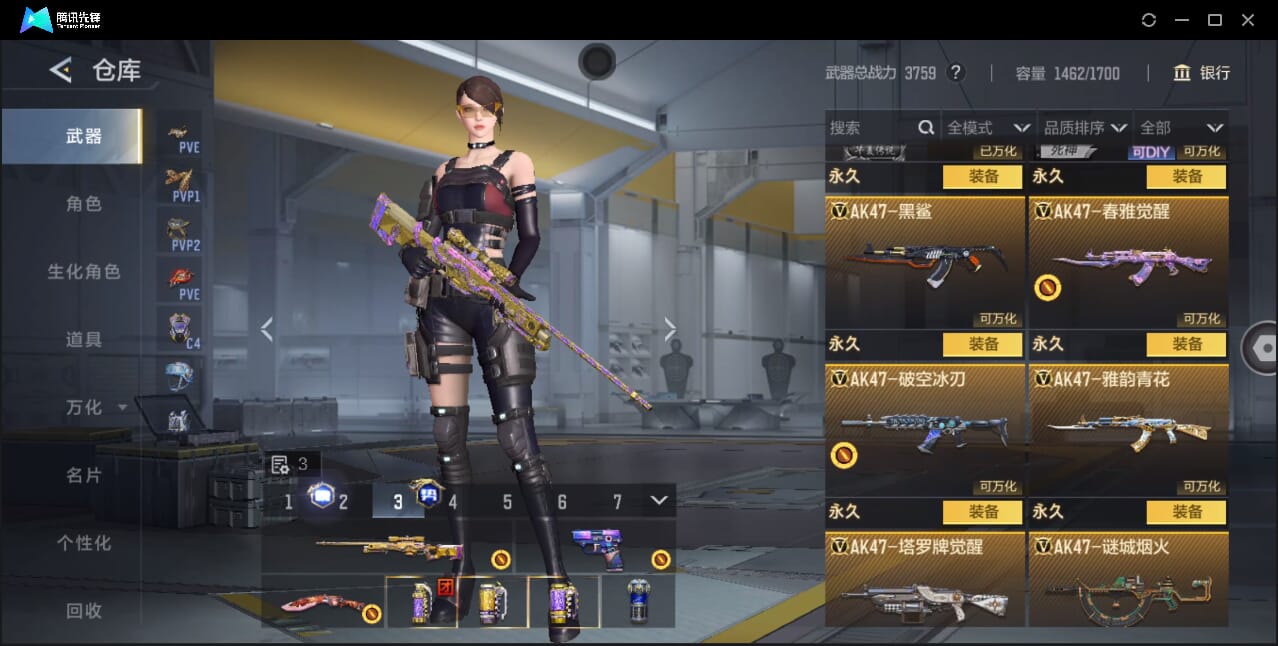This screenshot has height=646, width=1278.
Task: Switch to the 个性化 personalization tab
Action: pos(84,544)
